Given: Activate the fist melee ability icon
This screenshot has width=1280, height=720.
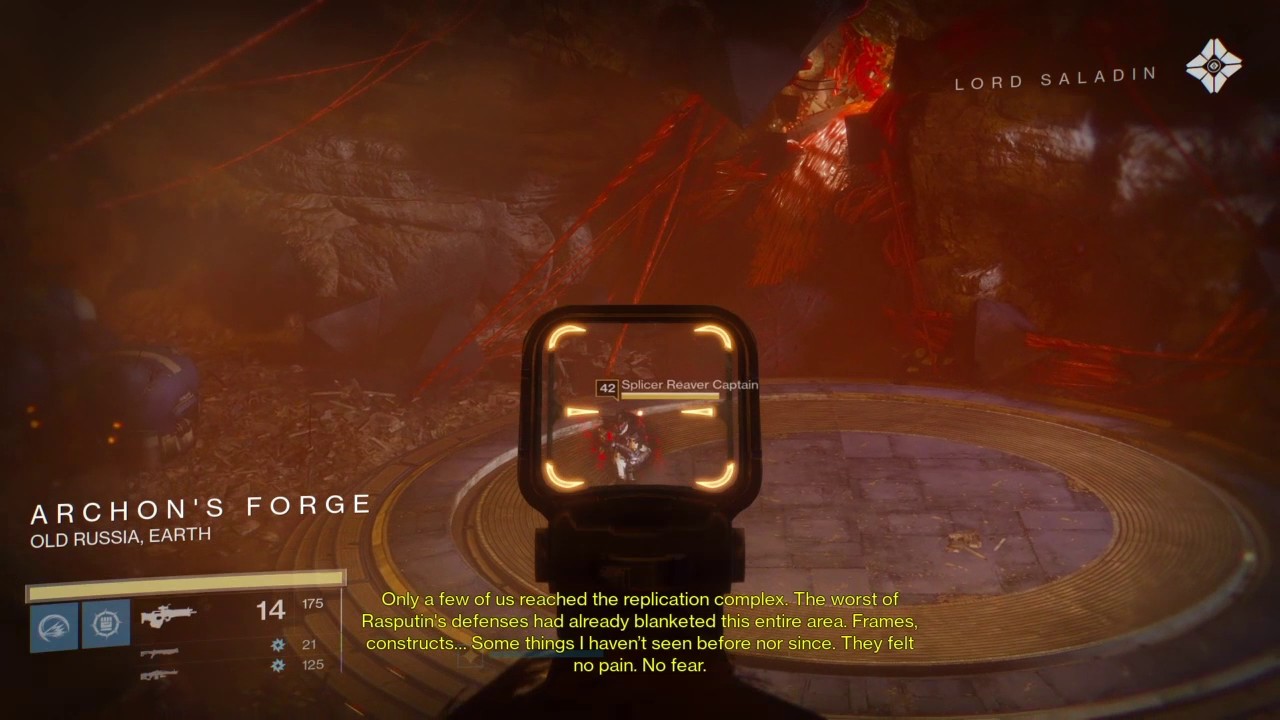Looking at the screenshot, I should pyautogui.click(x=106, y=625).
